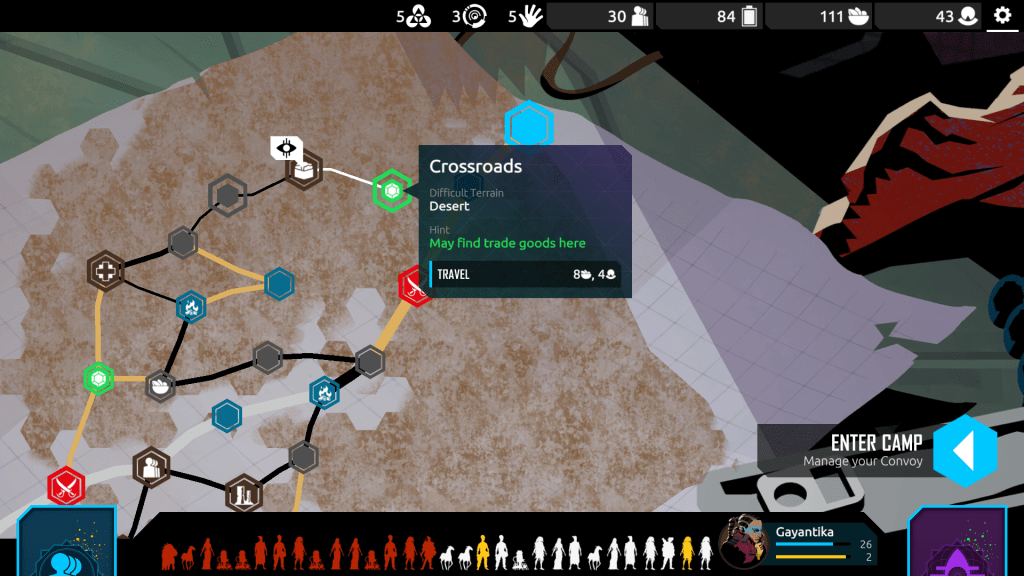This screenshot has width=1024, height=576.
Task: Open the settings gear menu
Action: [1002, 16]
